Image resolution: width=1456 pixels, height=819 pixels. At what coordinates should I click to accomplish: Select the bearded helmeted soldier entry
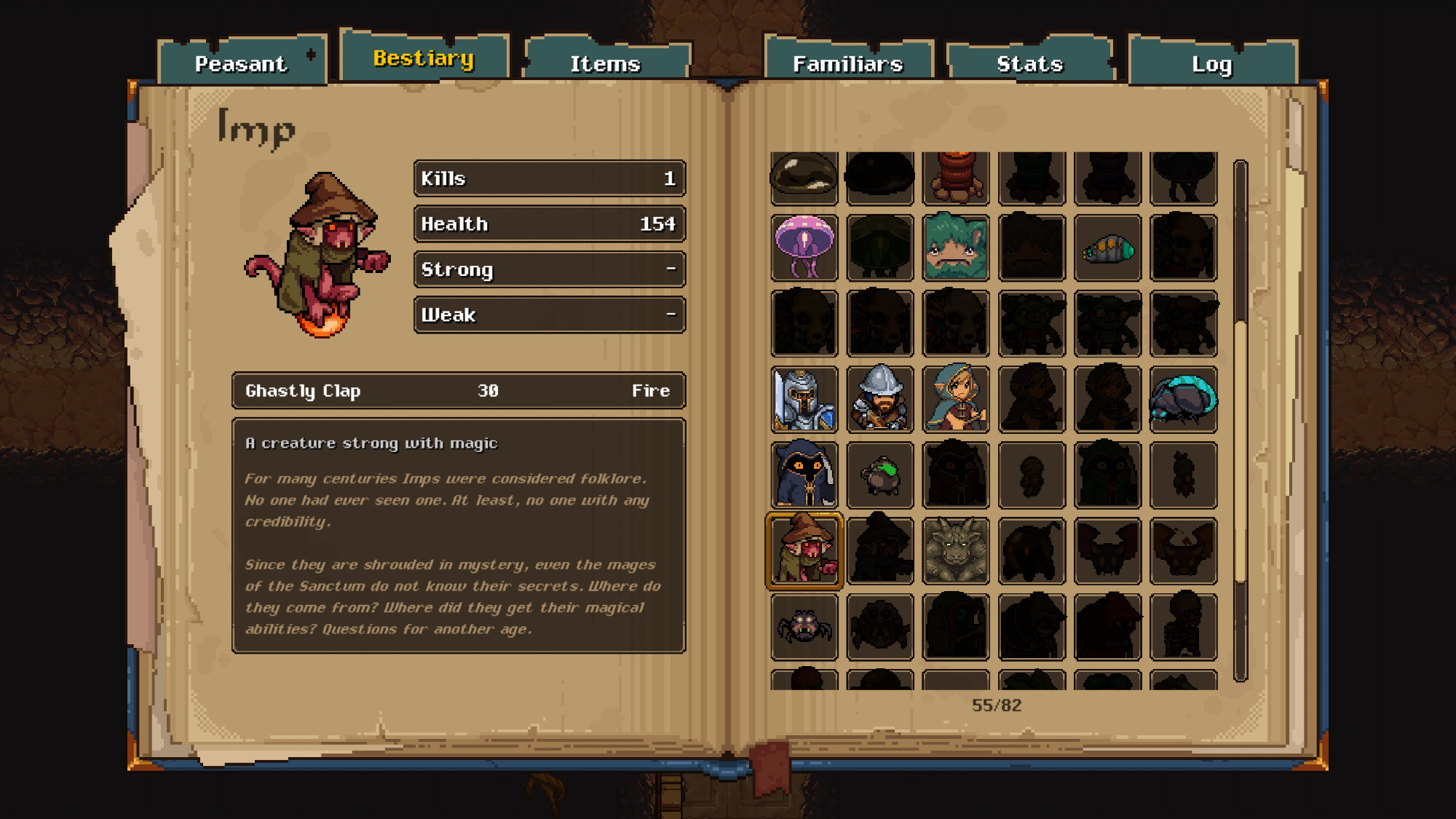coord(880,399)
